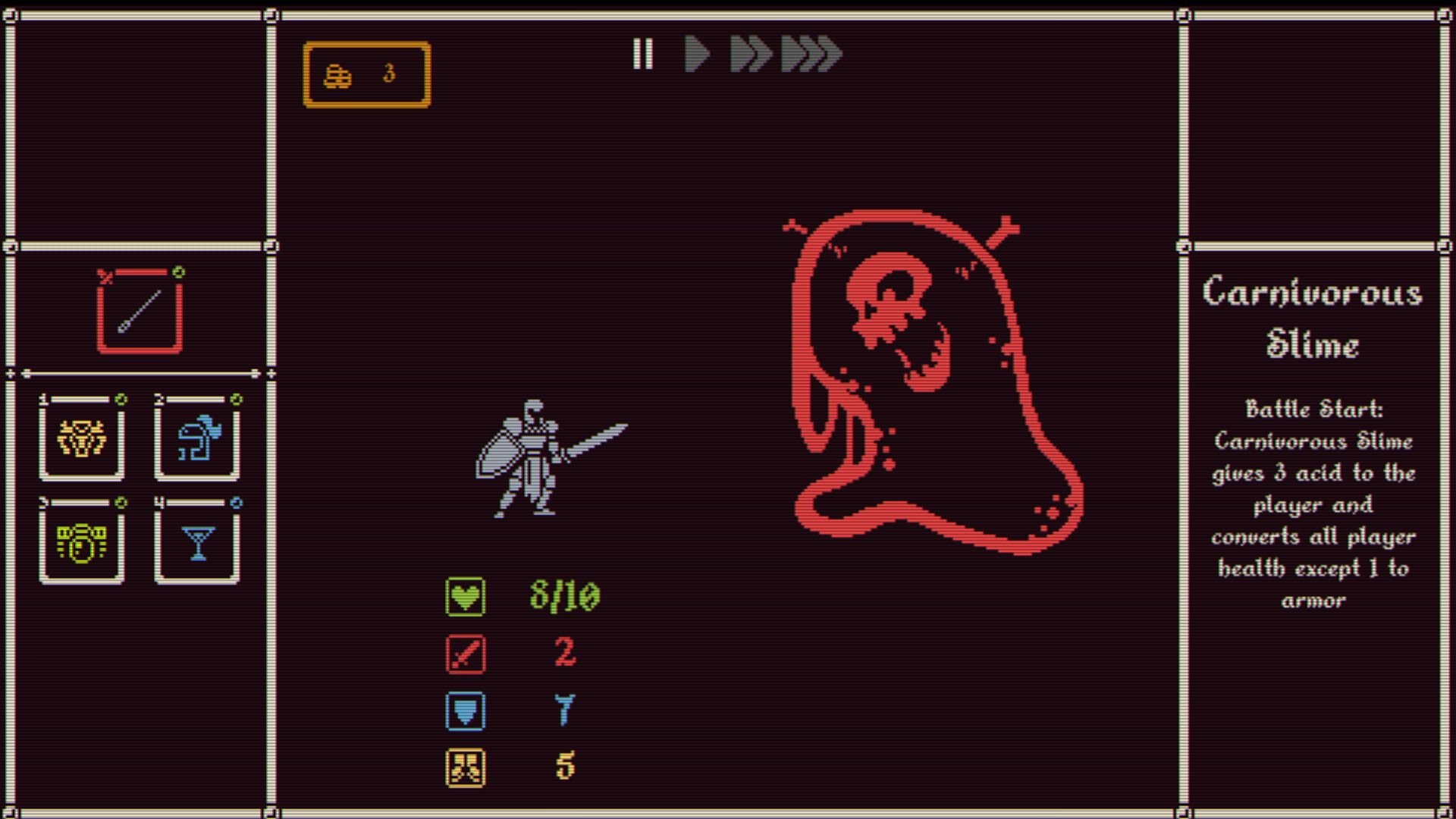Image resolution: width=1456 pixels, height=819 pixels.
Task: Select the martini glass item in slot 4
Action: [196, 541]
